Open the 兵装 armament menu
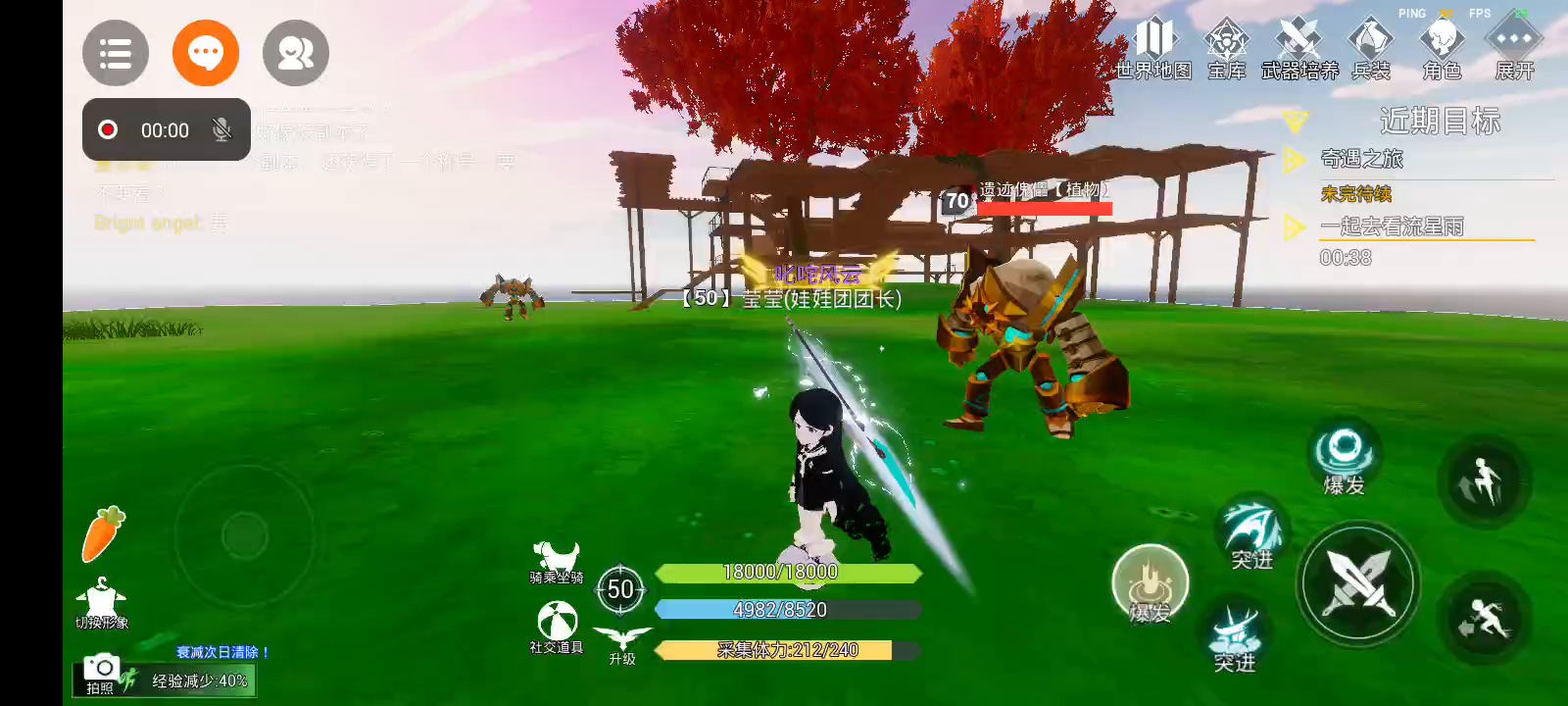This screenshot has width=1568, height=706. tap(1371, 49)
